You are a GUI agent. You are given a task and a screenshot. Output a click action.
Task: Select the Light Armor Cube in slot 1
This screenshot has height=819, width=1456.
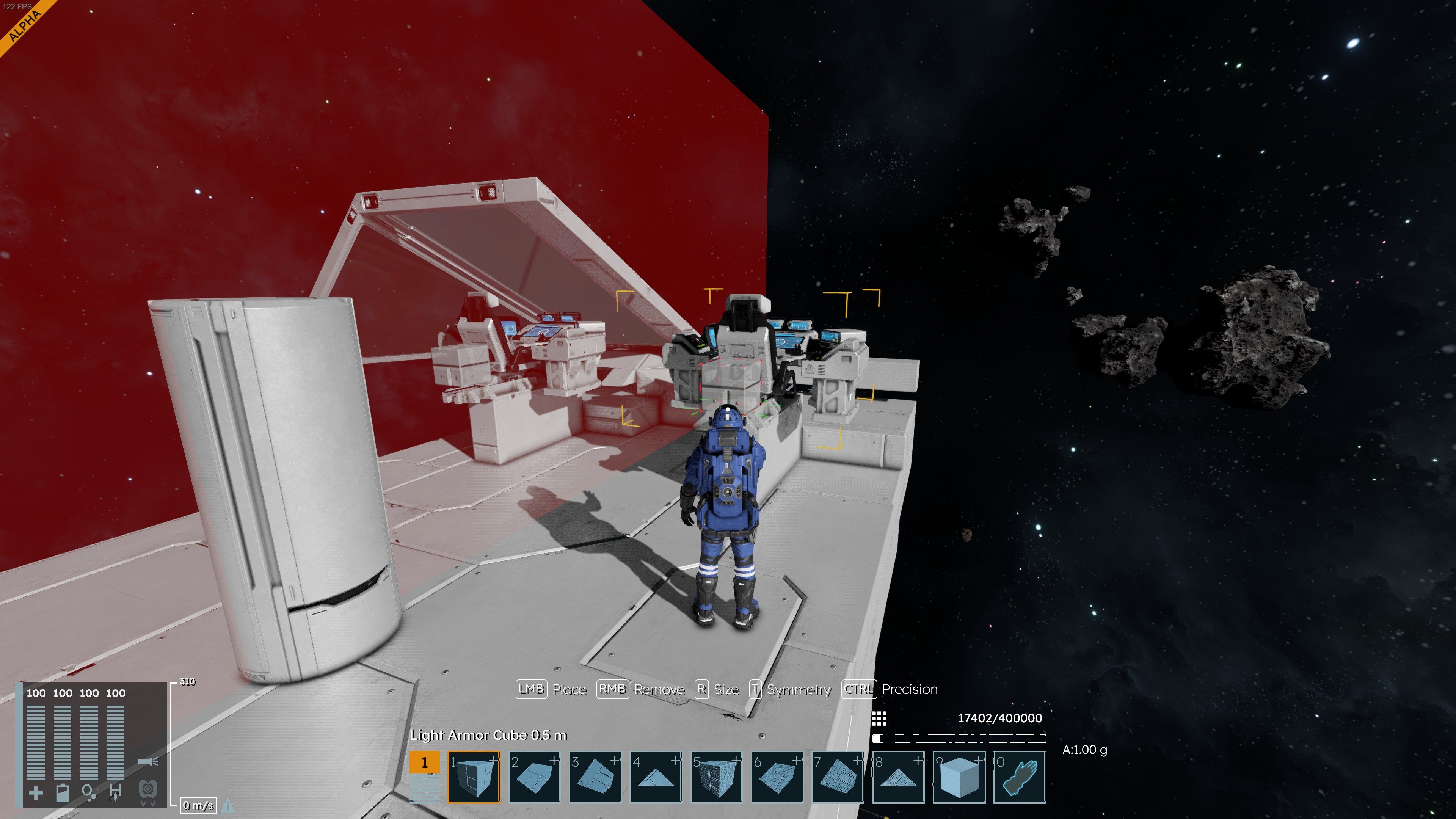tap(474, 777)
